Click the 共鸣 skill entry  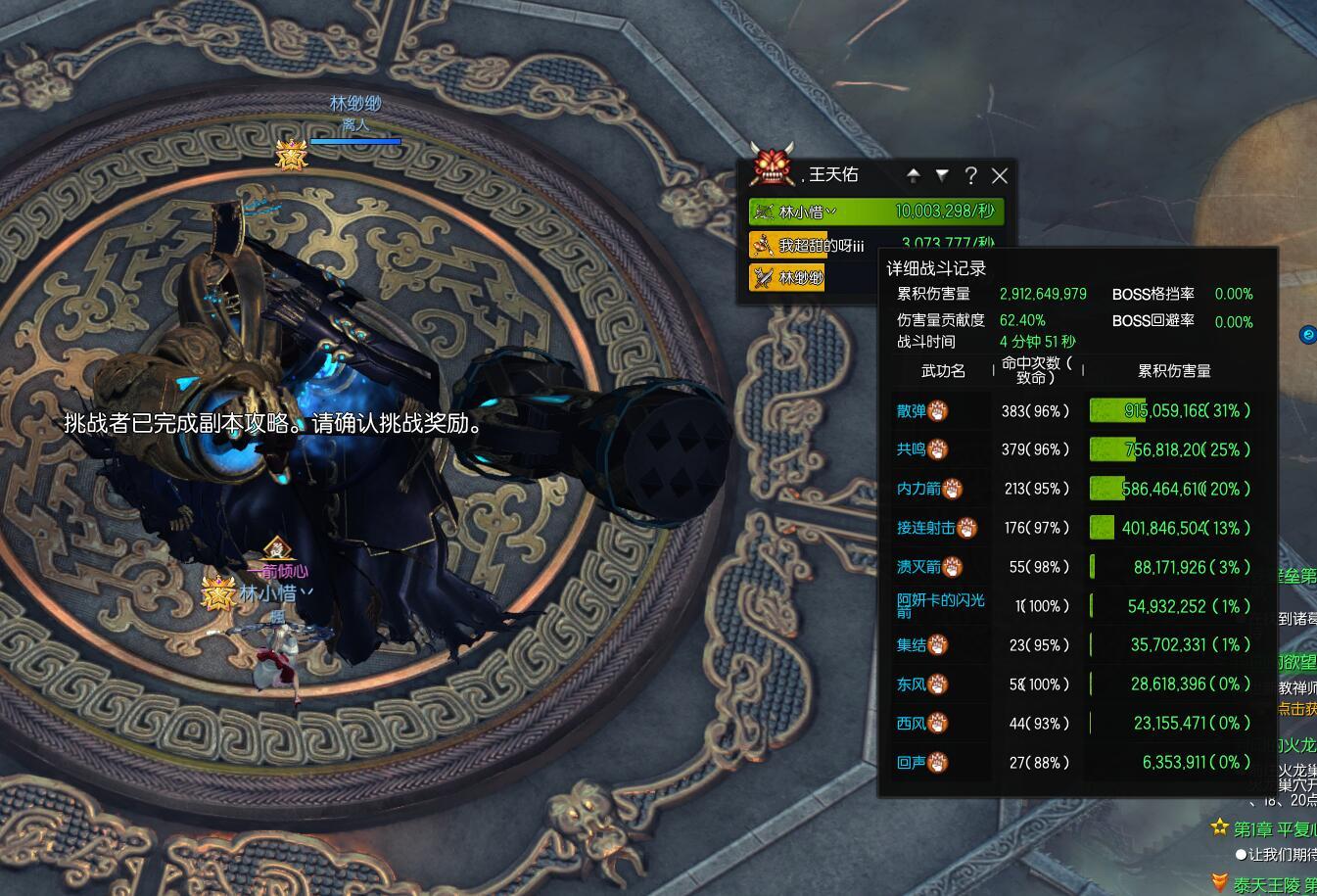click(x=911, y=449)
